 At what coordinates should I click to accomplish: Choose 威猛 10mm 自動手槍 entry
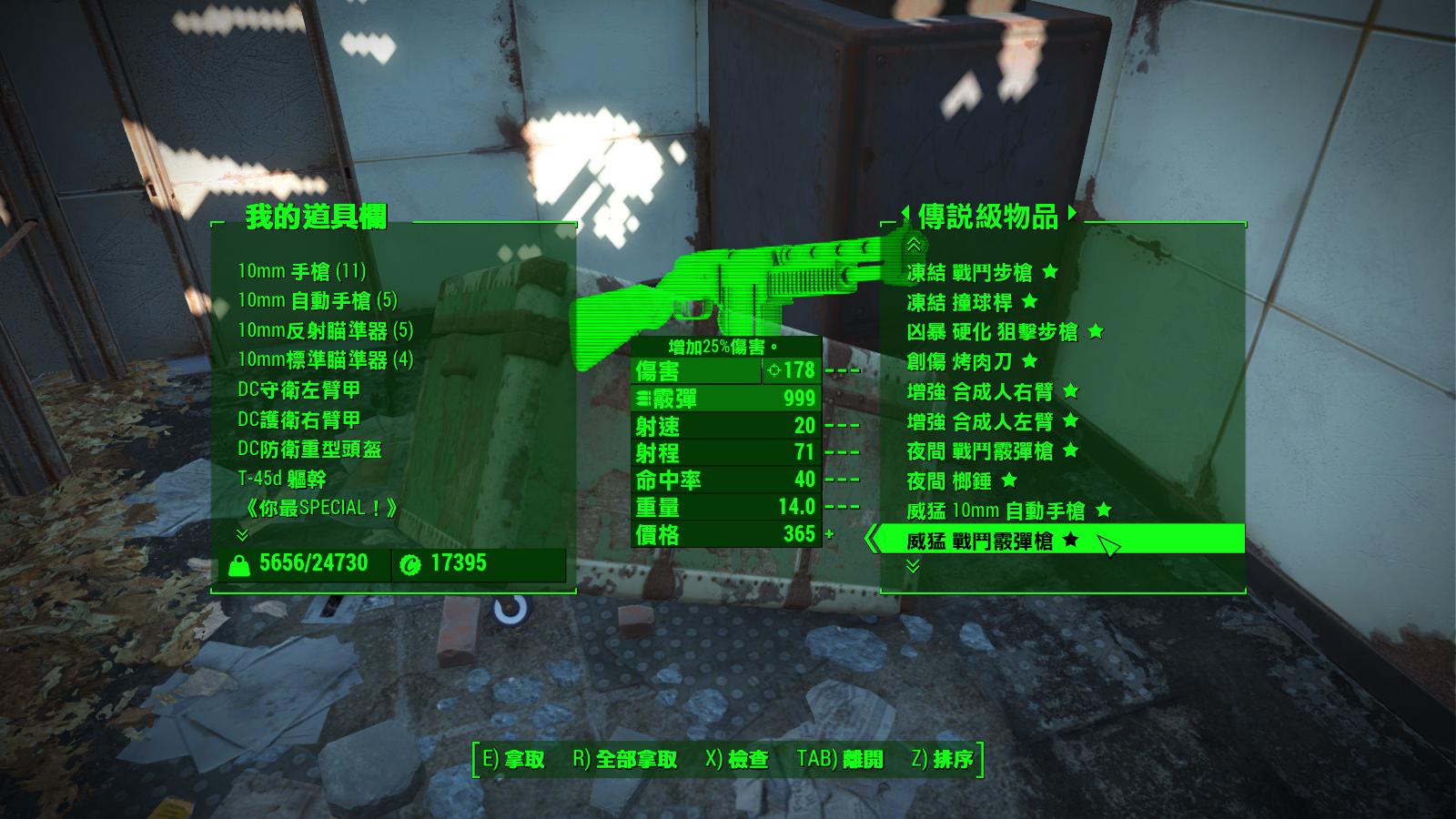click(x=996, y=511)
